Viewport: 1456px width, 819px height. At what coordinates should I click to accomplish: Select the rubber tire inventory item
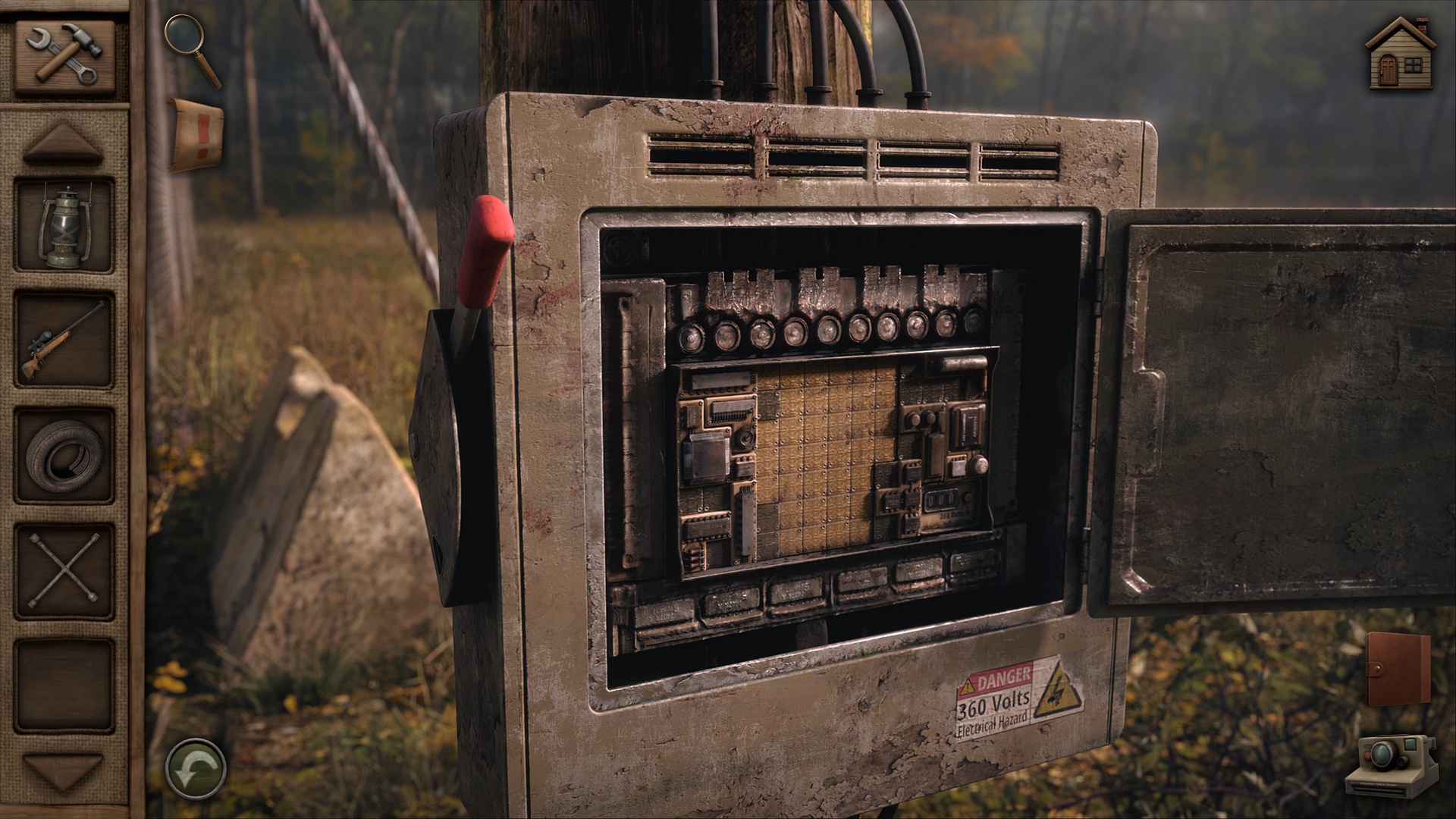[64, 455]
